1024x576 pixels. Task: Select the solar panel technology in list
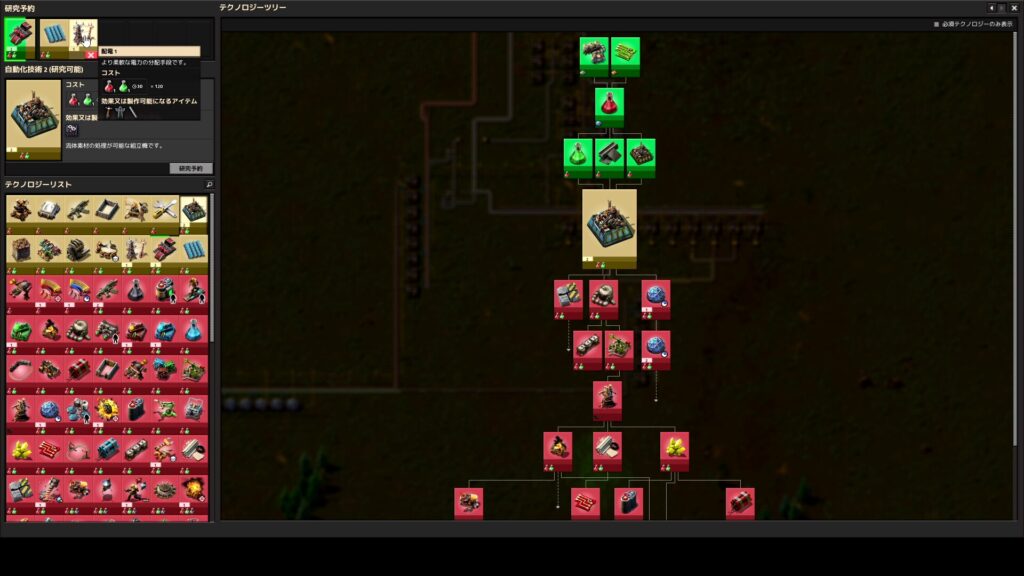[x=194, y=247]
